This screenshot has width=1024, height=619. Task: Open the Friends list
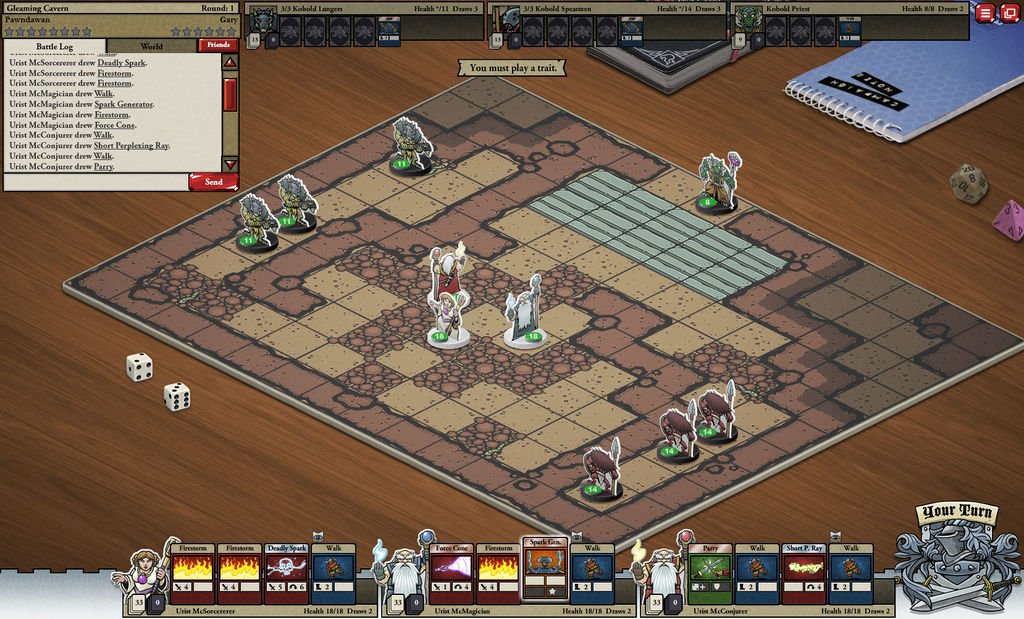tap(218, 45)
